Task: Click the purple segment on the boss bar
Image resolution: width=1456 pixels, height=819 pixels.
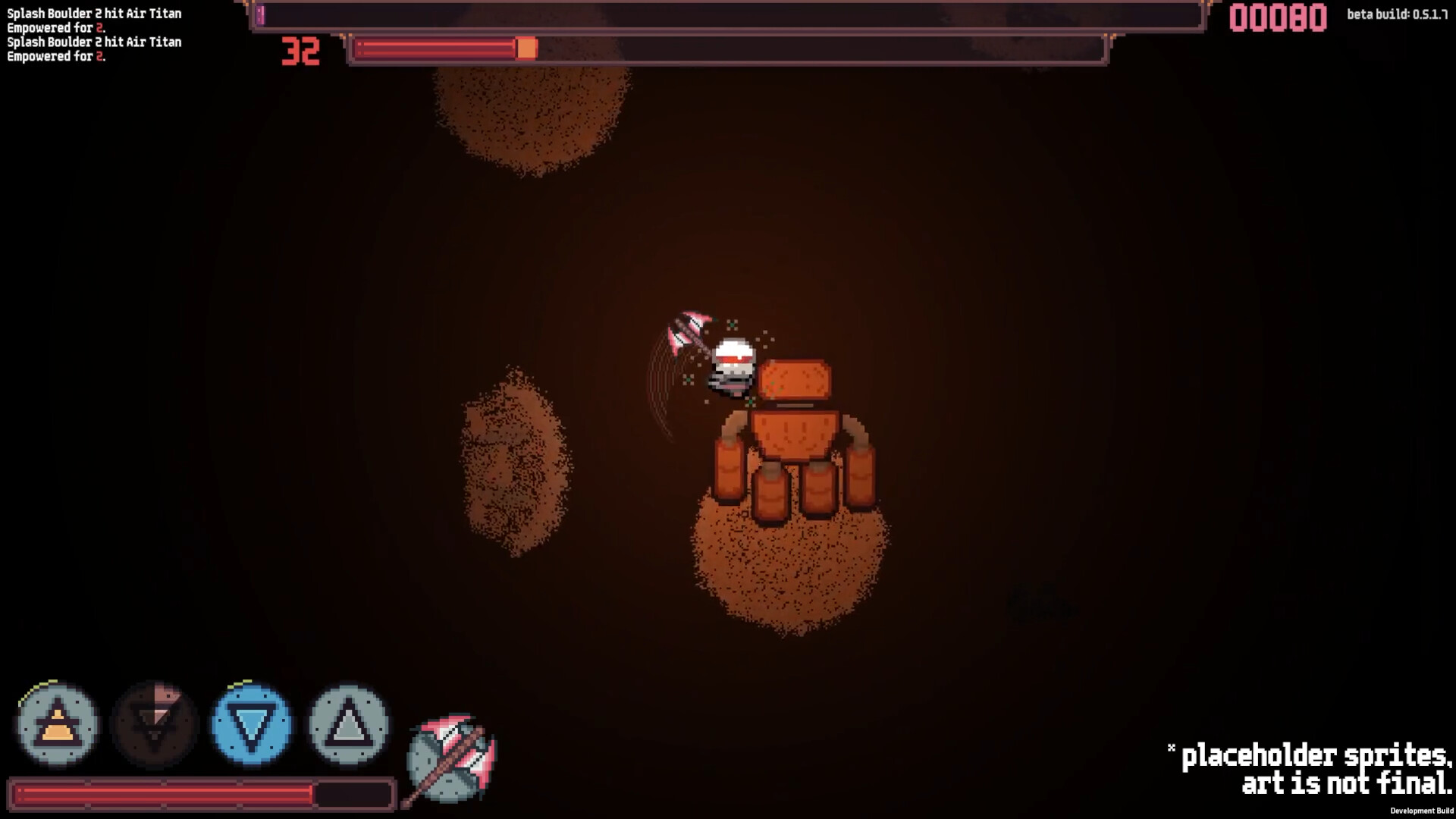Action: tap(262, 15)
